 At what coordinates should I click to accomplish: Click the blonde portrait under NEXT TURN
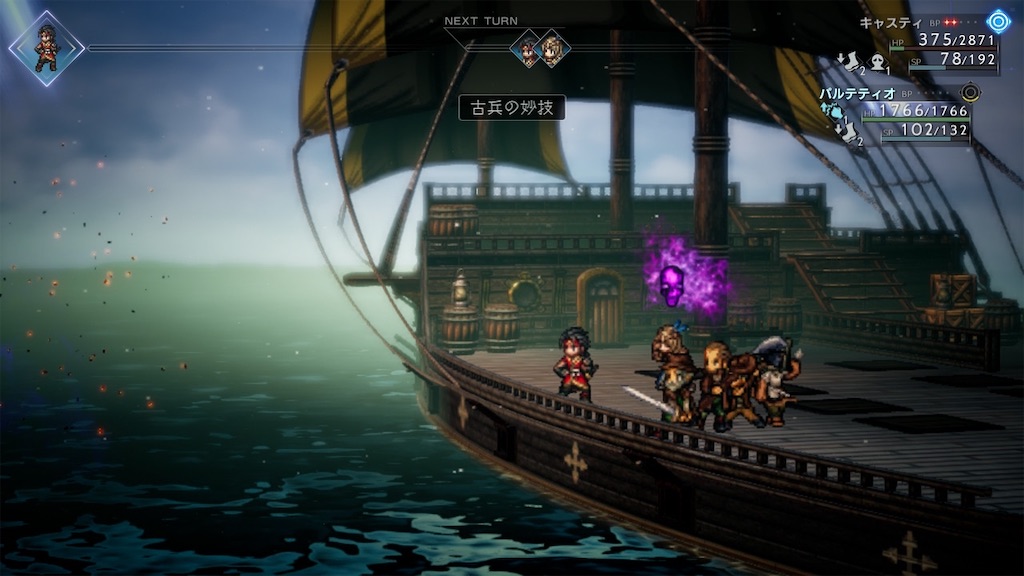551,47
